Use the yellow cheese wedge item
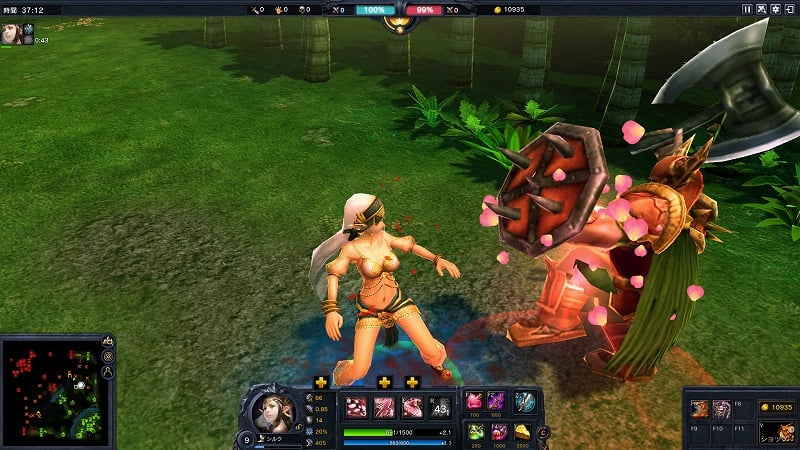 click(x=523, y=431)
